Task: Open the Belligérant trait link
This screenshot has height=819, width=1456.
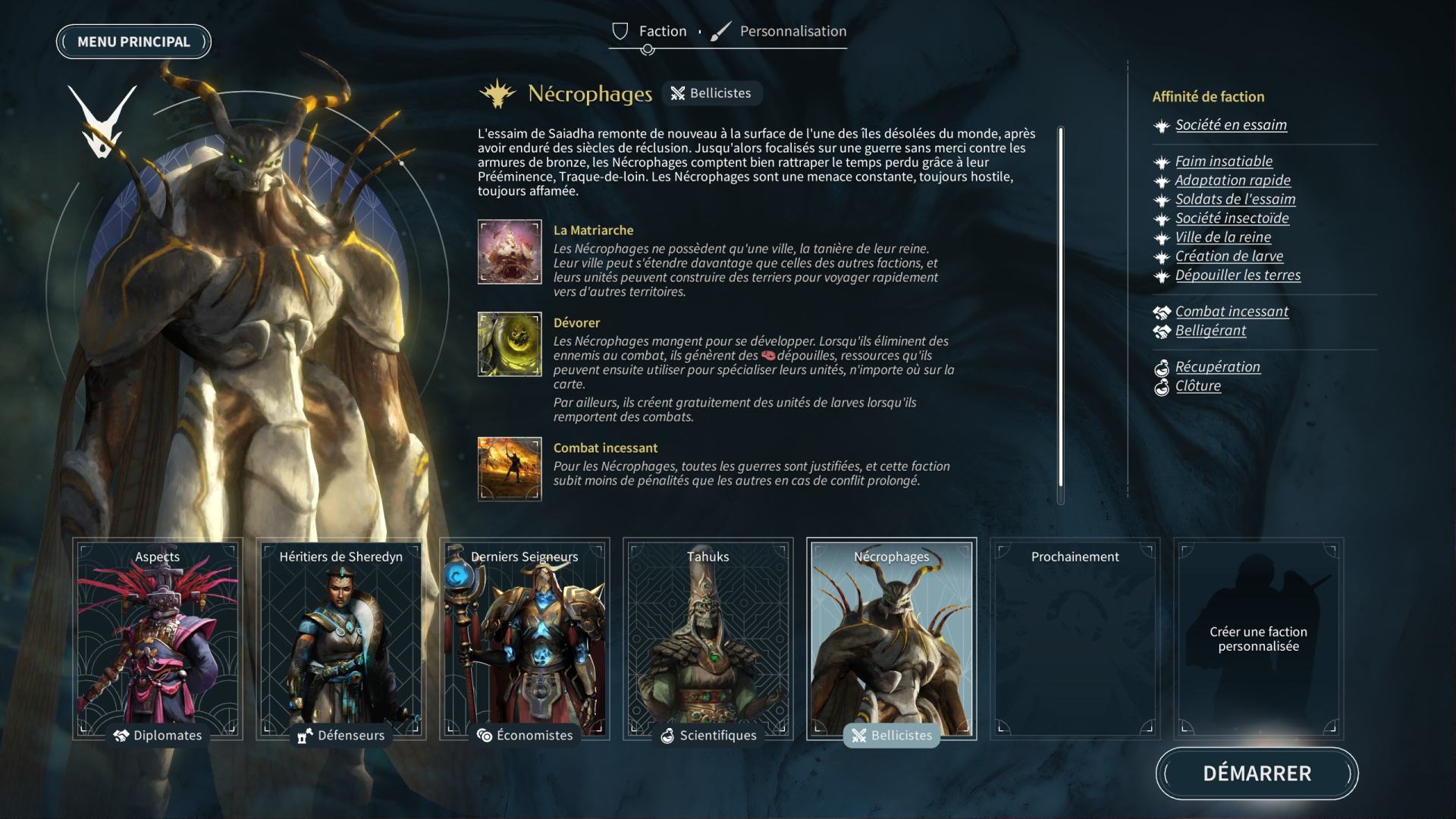Action: [x=1210, y=331]
